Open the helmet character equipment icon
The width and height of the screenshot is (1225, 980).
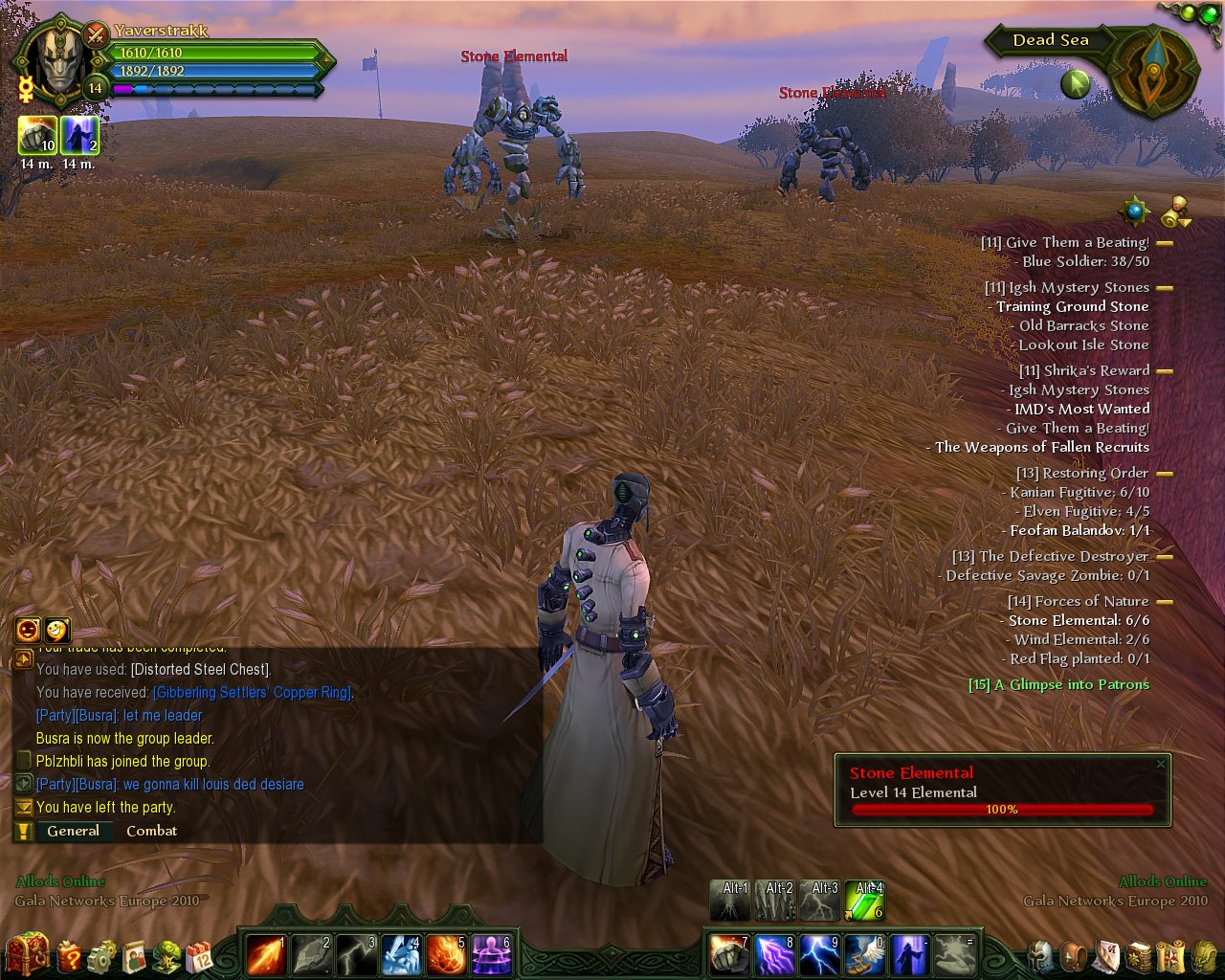pos(1040,955)
